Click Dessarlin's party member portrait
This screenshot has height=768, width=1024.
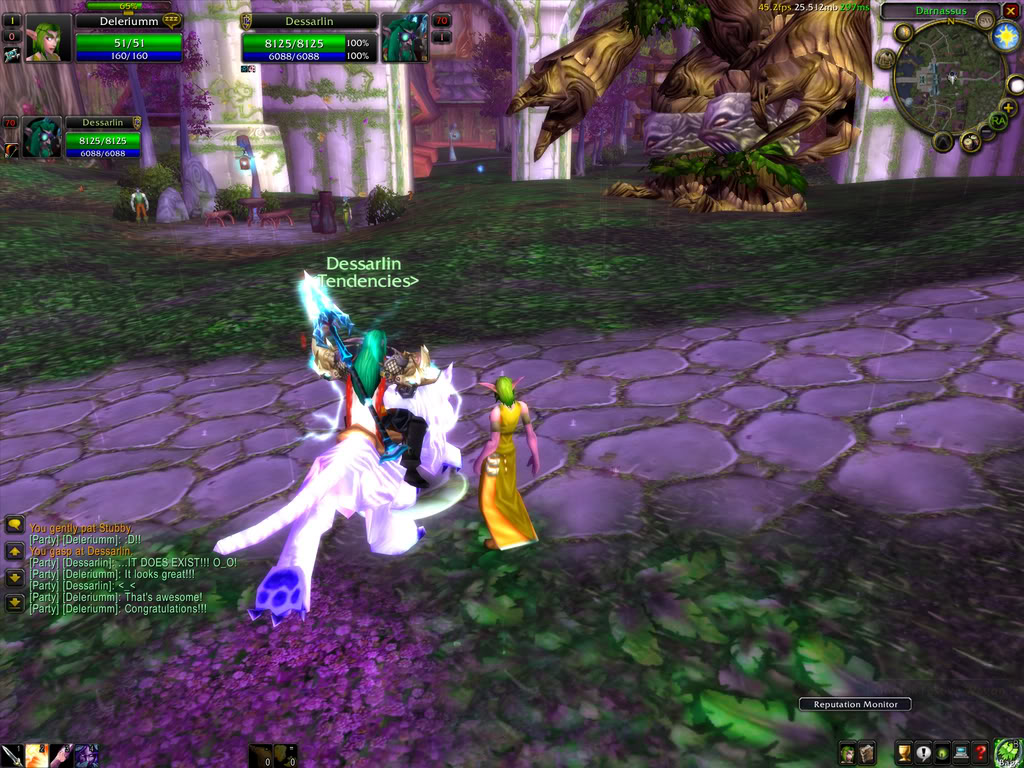[x=43, y=137]
